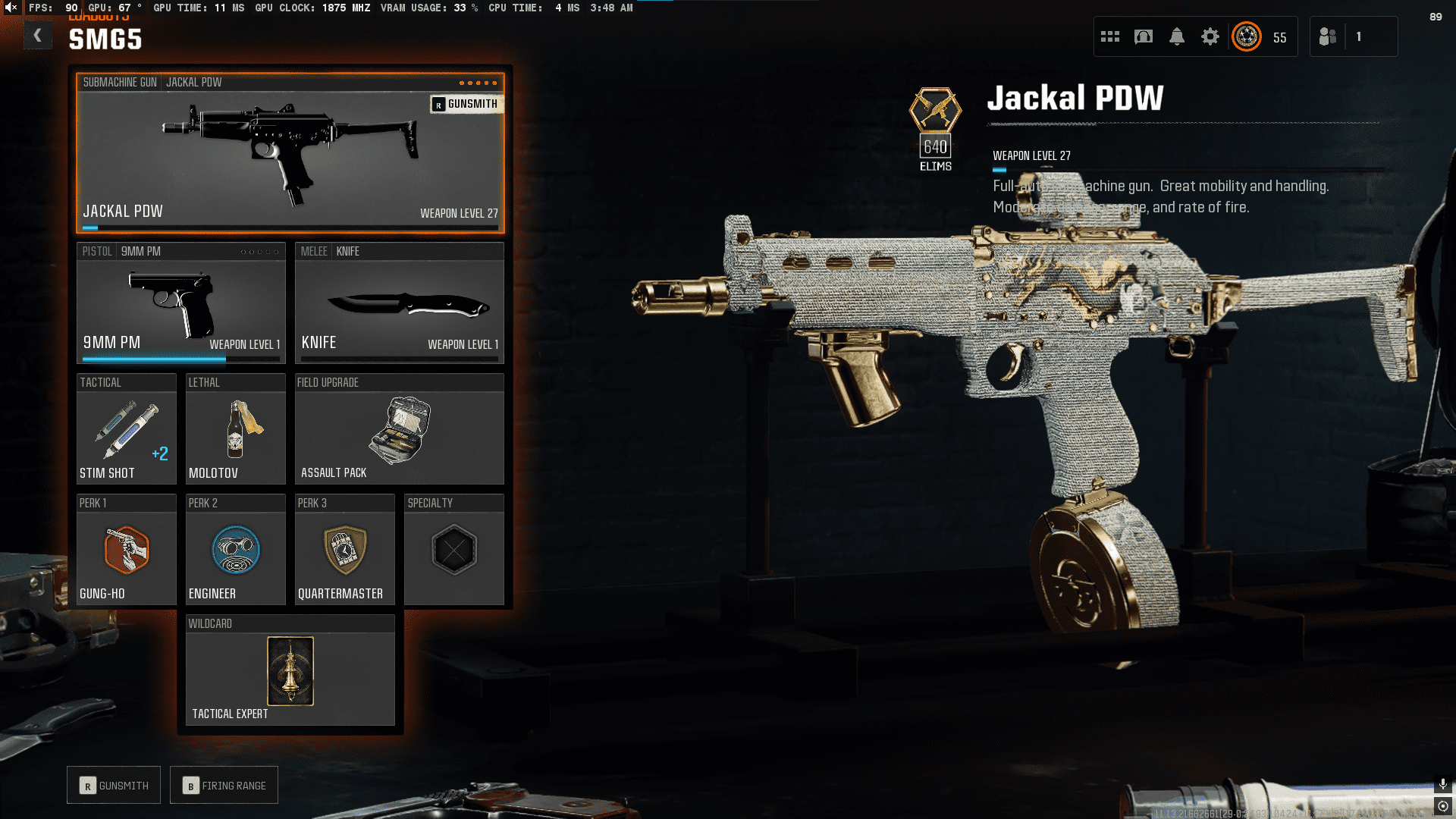This screenshot has height=819, width=1456.
Task: Show notifications via the bell icon
Action: [x=1177, y=36]
